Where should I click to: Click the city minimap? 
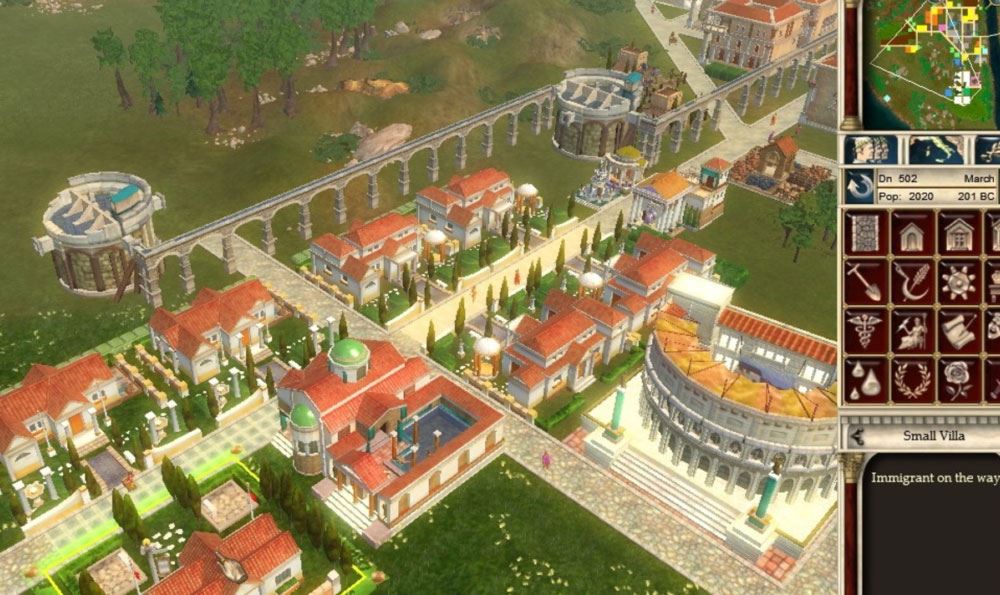tap(928, 60)
